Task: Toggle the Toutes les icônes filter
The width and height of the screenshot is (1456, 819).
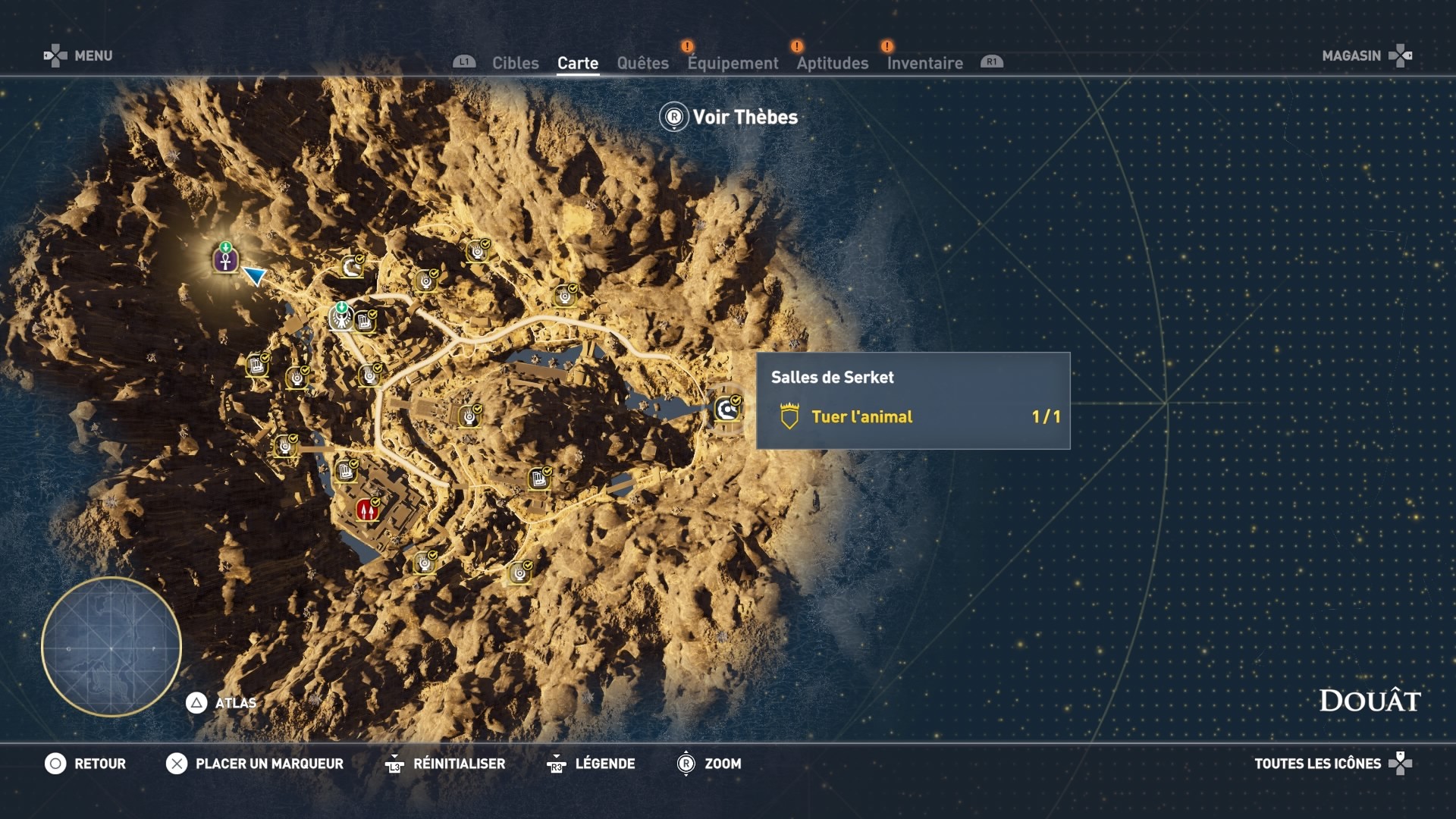Action: coord(1332,764)
